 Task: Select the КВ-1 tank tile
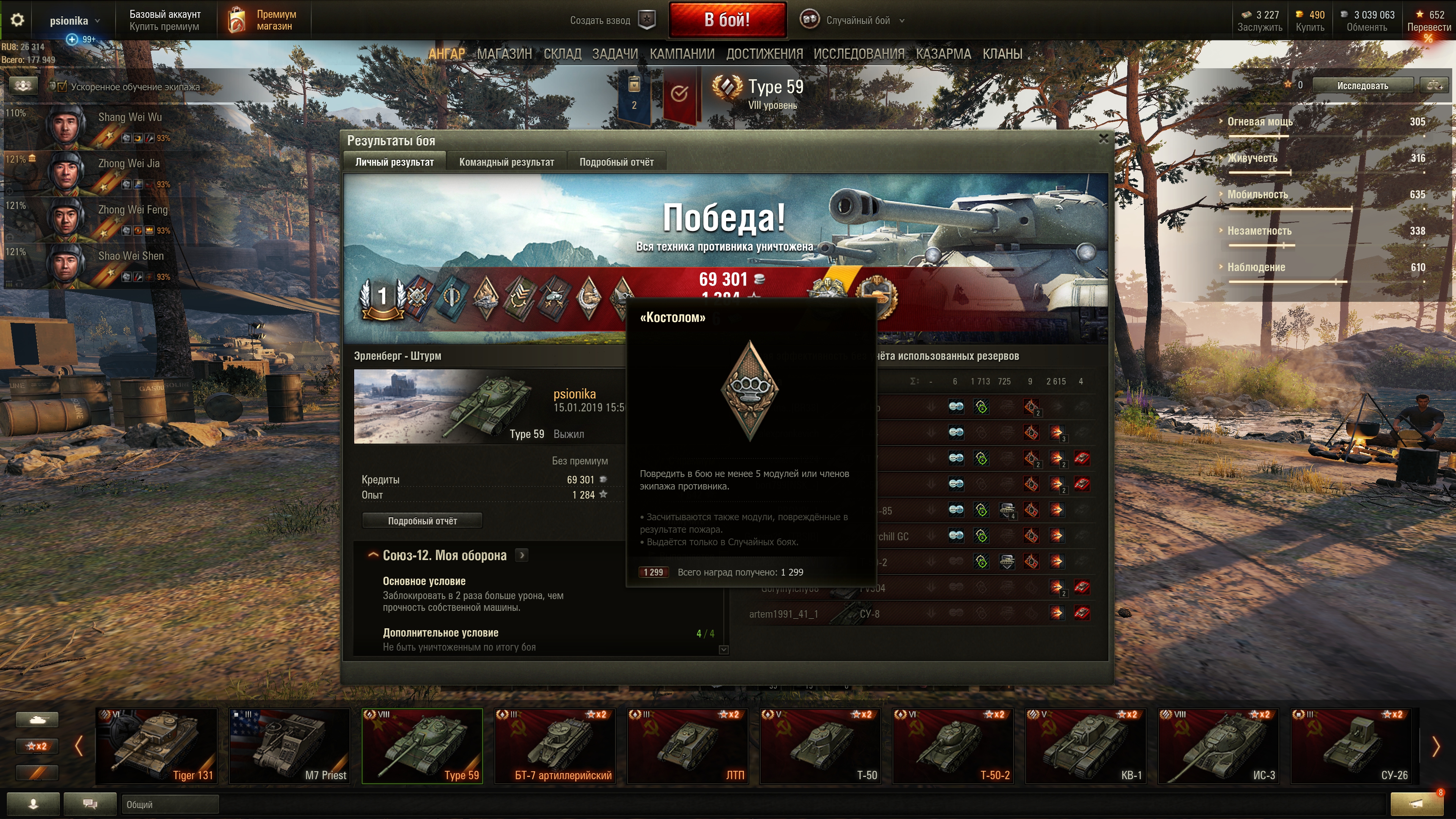[1085, 746]
